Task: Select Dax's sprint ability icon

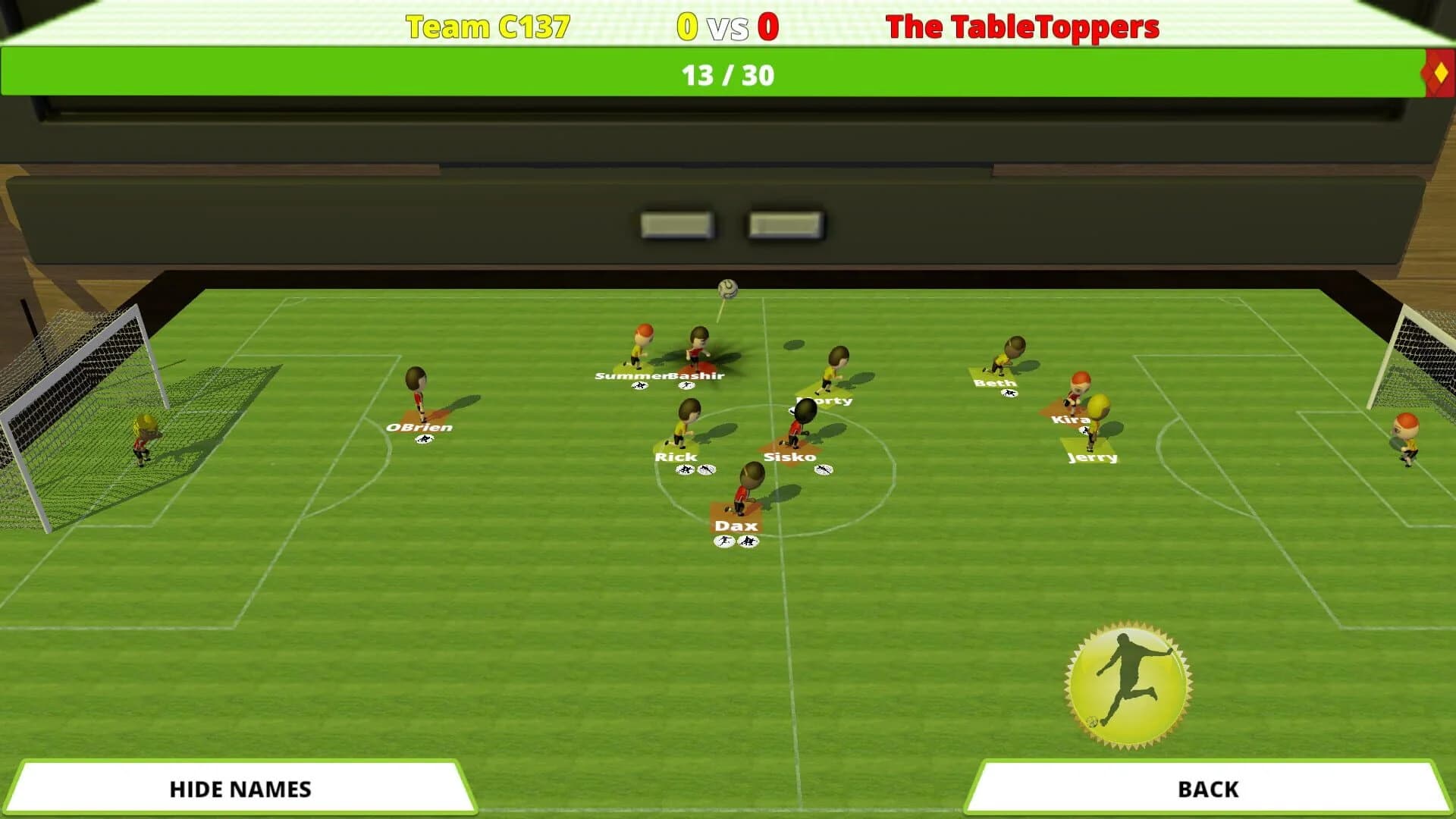Action: coord(723,541)
